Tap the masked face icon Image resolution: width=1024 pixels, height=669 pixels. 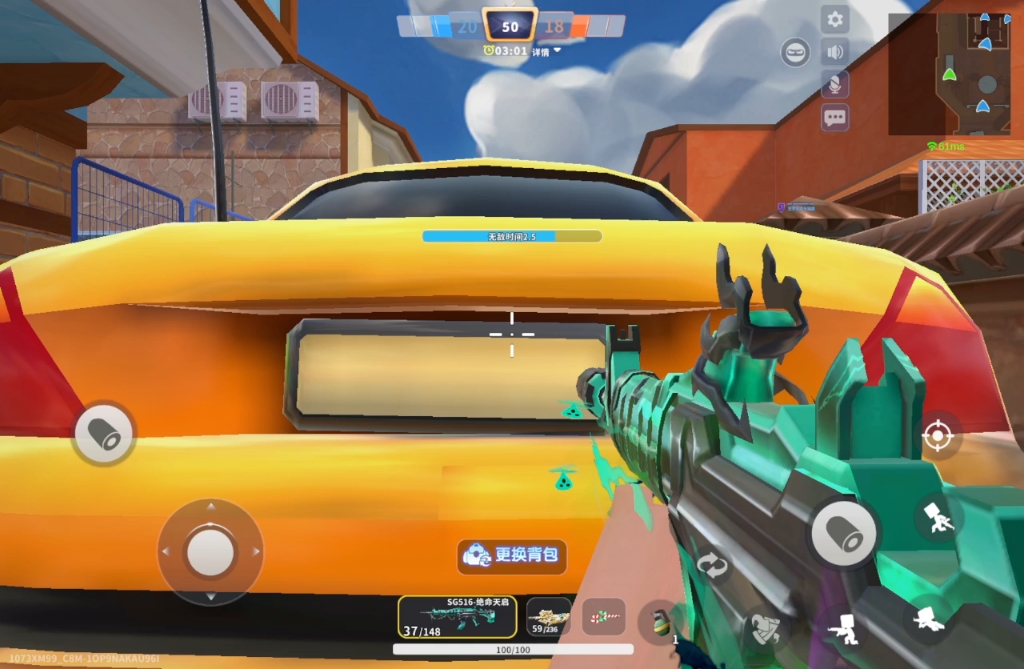point(796,53)
